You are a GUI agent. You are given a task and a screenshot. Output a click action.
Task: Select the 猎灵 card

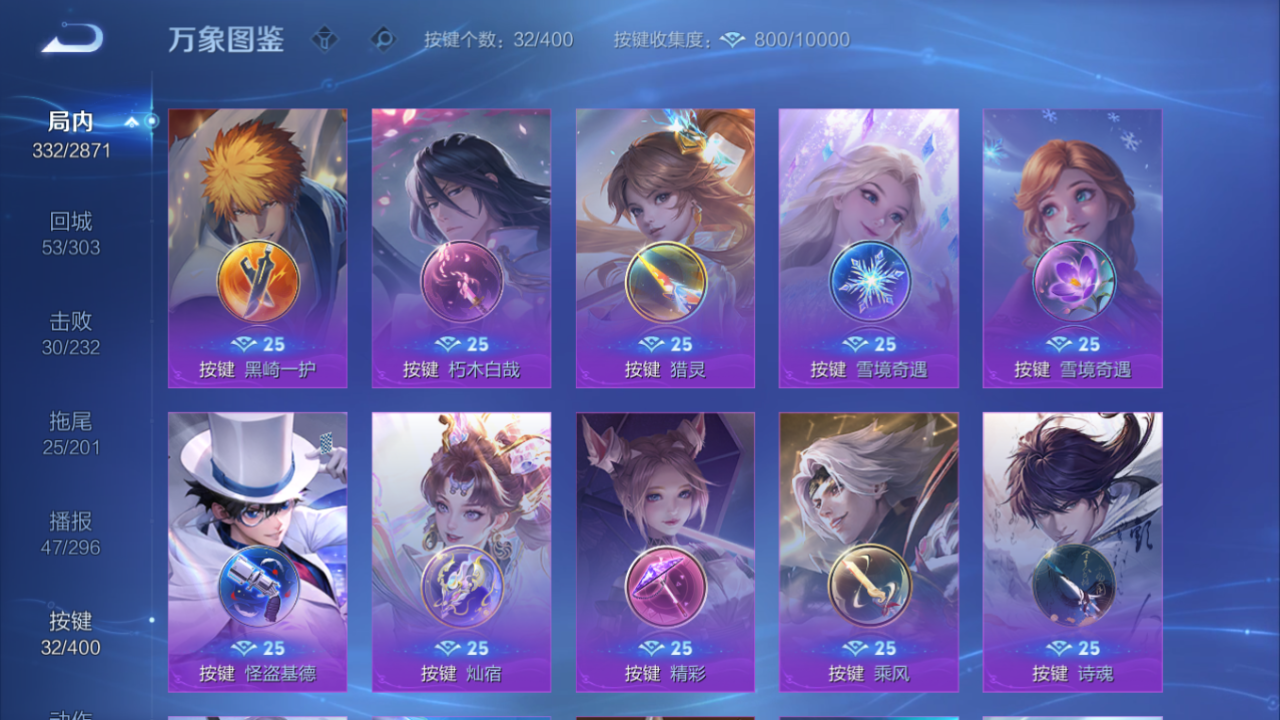pyautogui.click(x=664, y=245)
